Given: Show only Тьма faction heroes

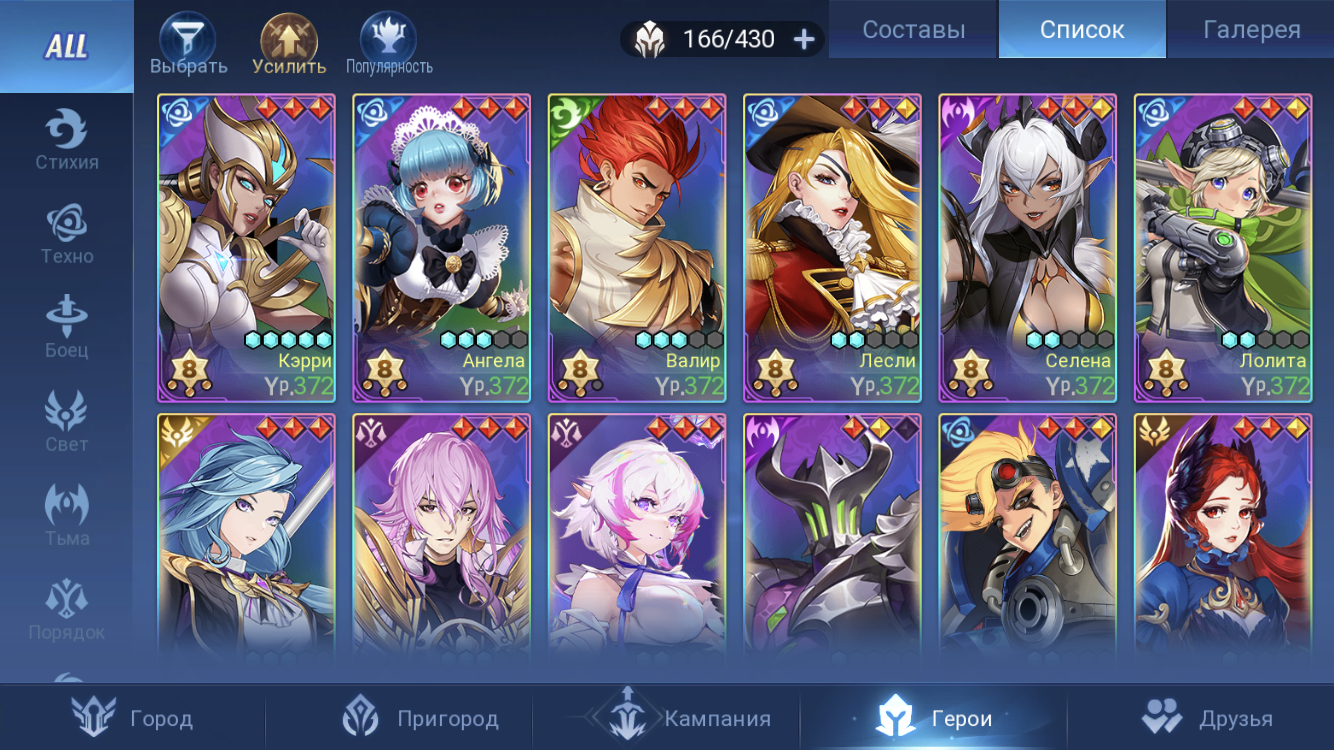Looking at the screenshot, I should 66,517.
